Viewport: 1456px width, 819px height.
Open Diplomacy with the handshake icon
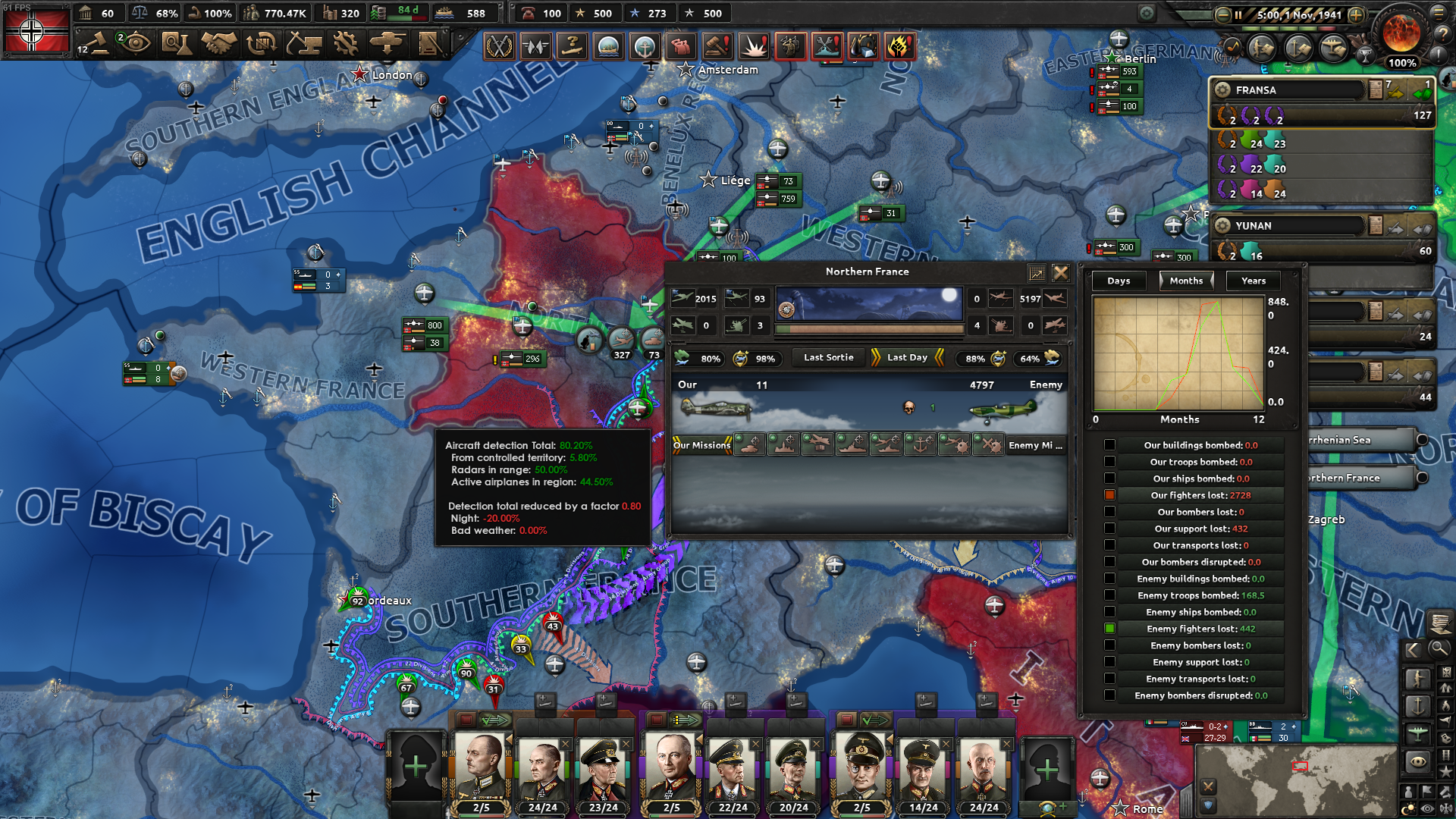coord(221,44)
